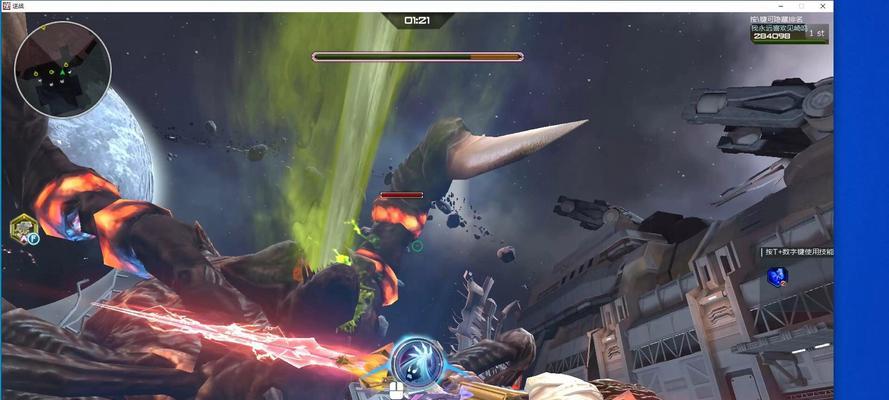Select the 1st place scoreboard entry
The height and width of the screenshot is (400, 889).
[789, 33]
